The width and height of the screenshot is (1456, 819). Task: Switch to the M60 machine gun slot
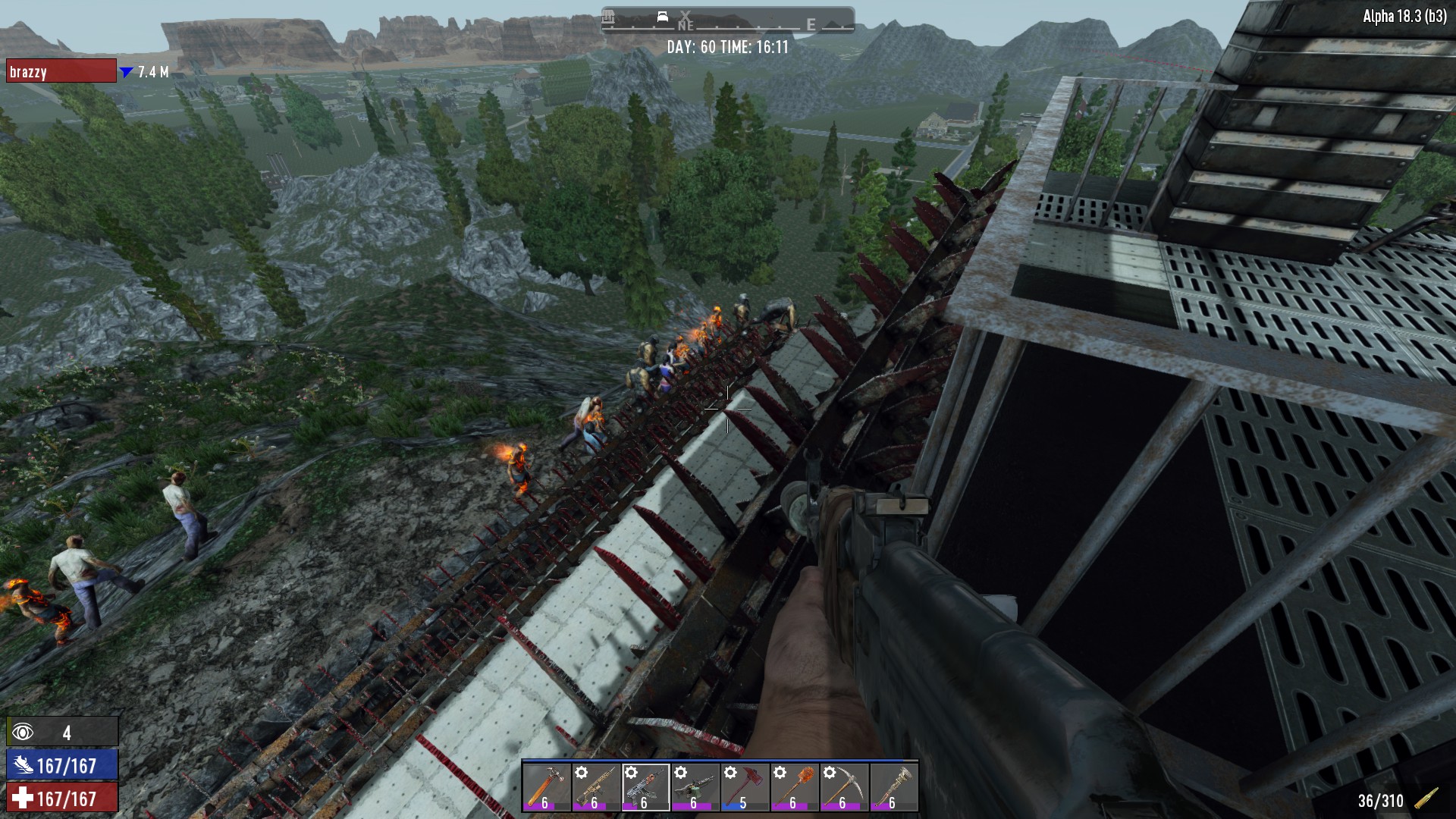coord(695,787)
